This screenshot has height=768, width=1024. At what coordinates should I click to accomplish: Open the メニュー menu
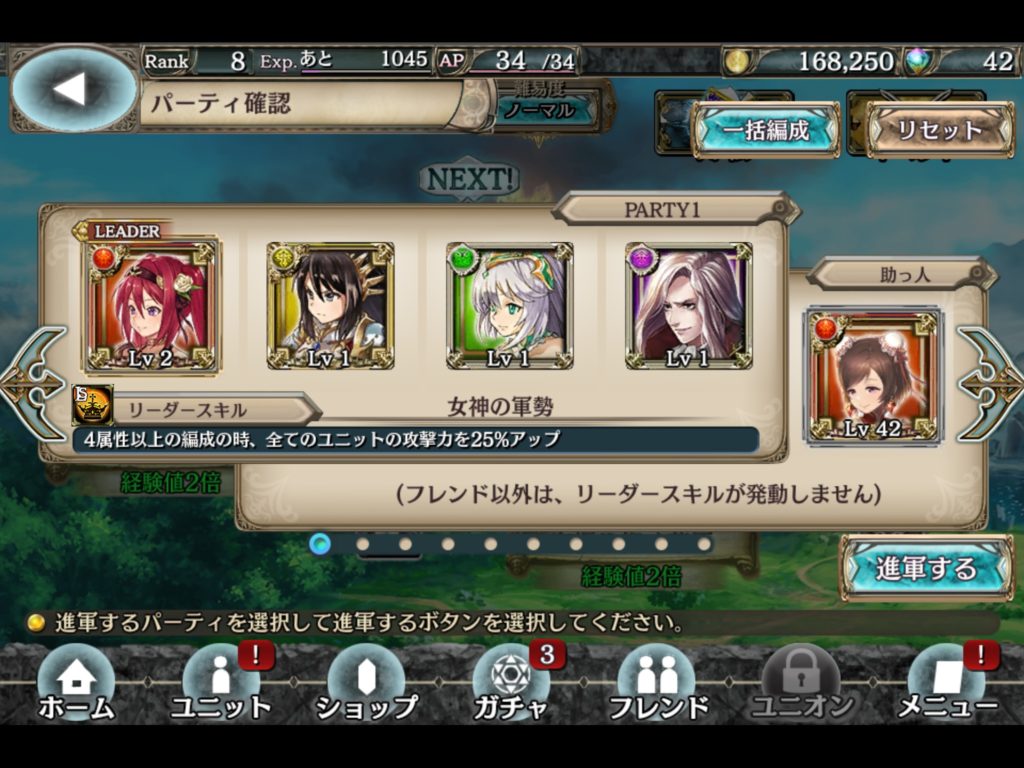[x=946, y=685]
